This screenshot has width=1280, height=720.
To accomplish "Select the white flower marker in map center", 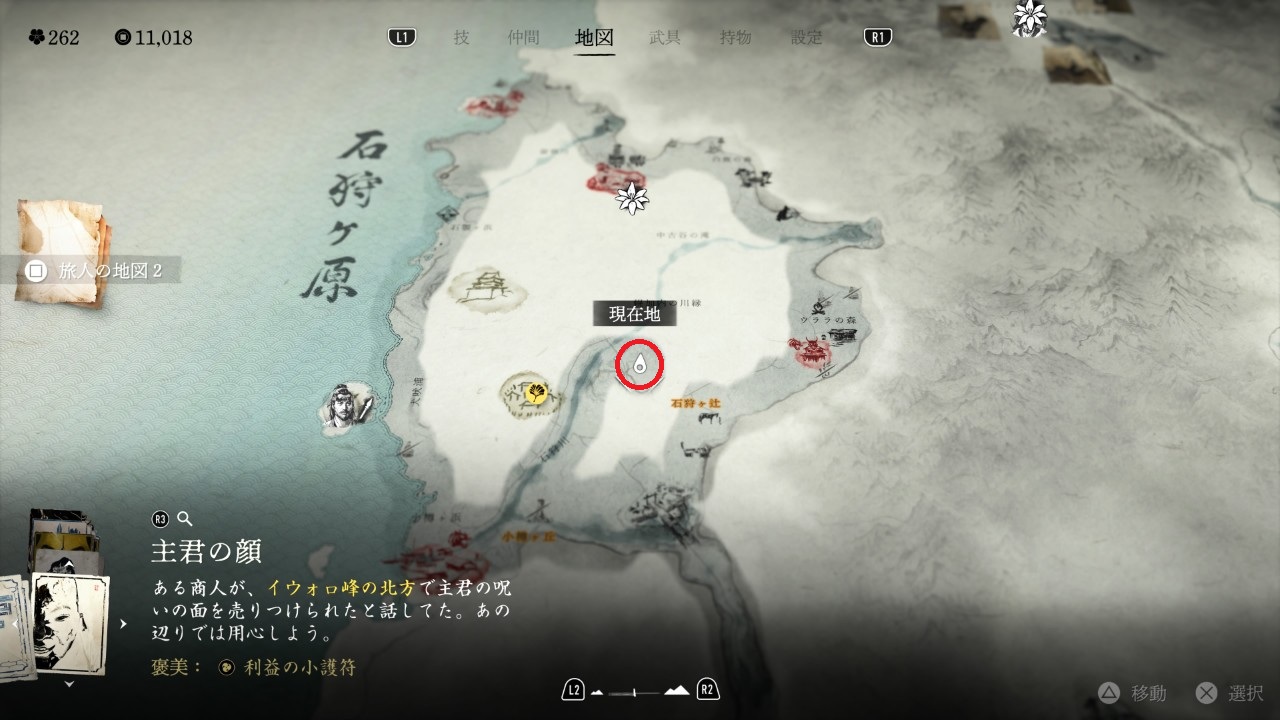I will pyautogui.click(x=632, y=198).
